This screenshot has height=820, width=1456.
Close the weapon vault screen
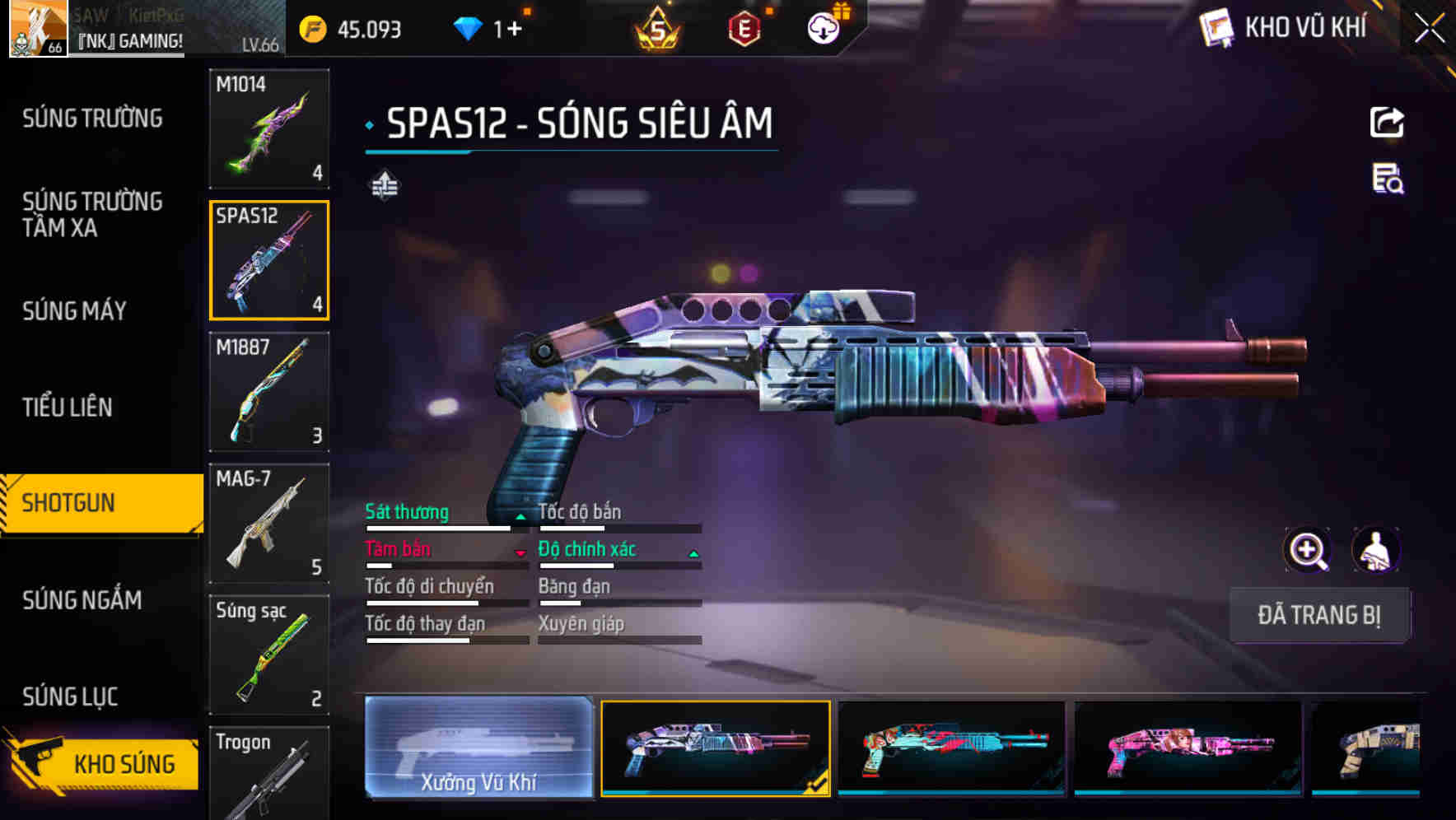(x=1429, y=29)
